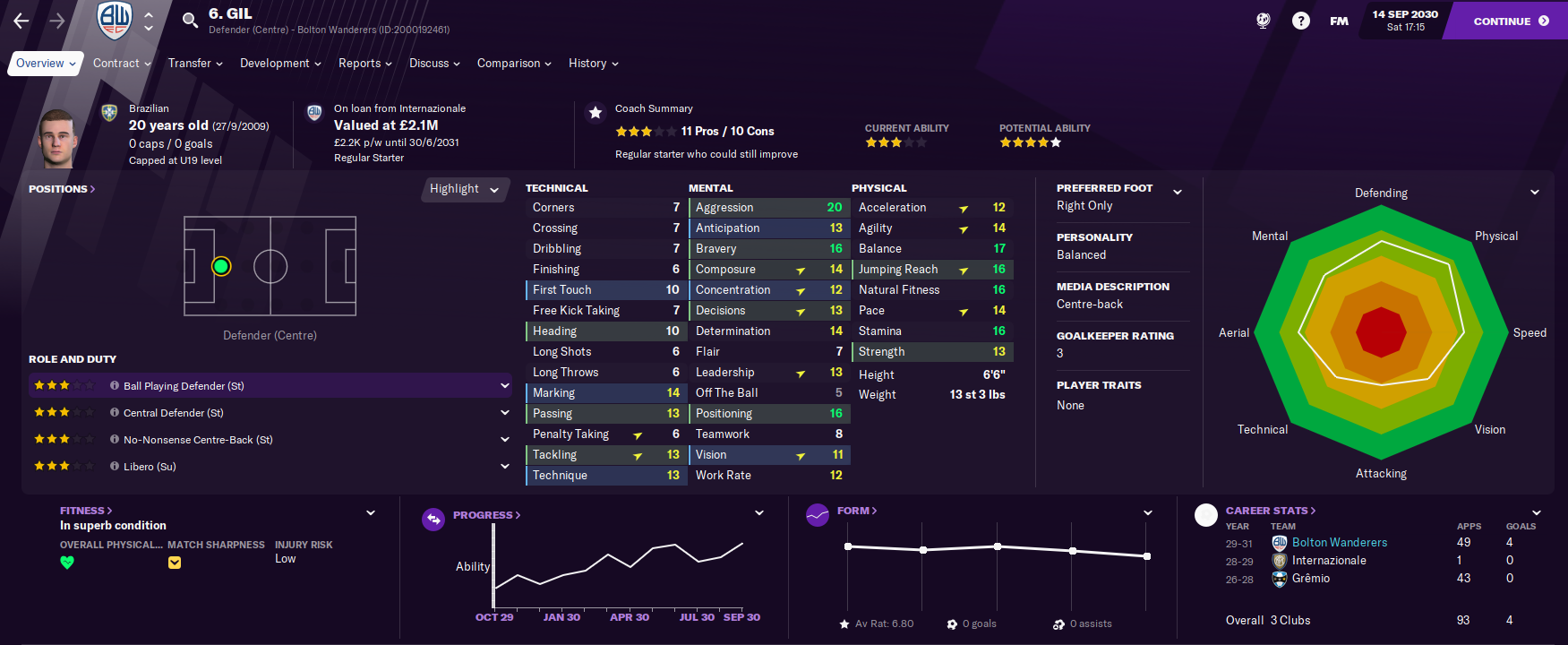The width and height of the screenshot is (1568, 645).
Task: Open the Comparison menu
Action: click(514, 64)
